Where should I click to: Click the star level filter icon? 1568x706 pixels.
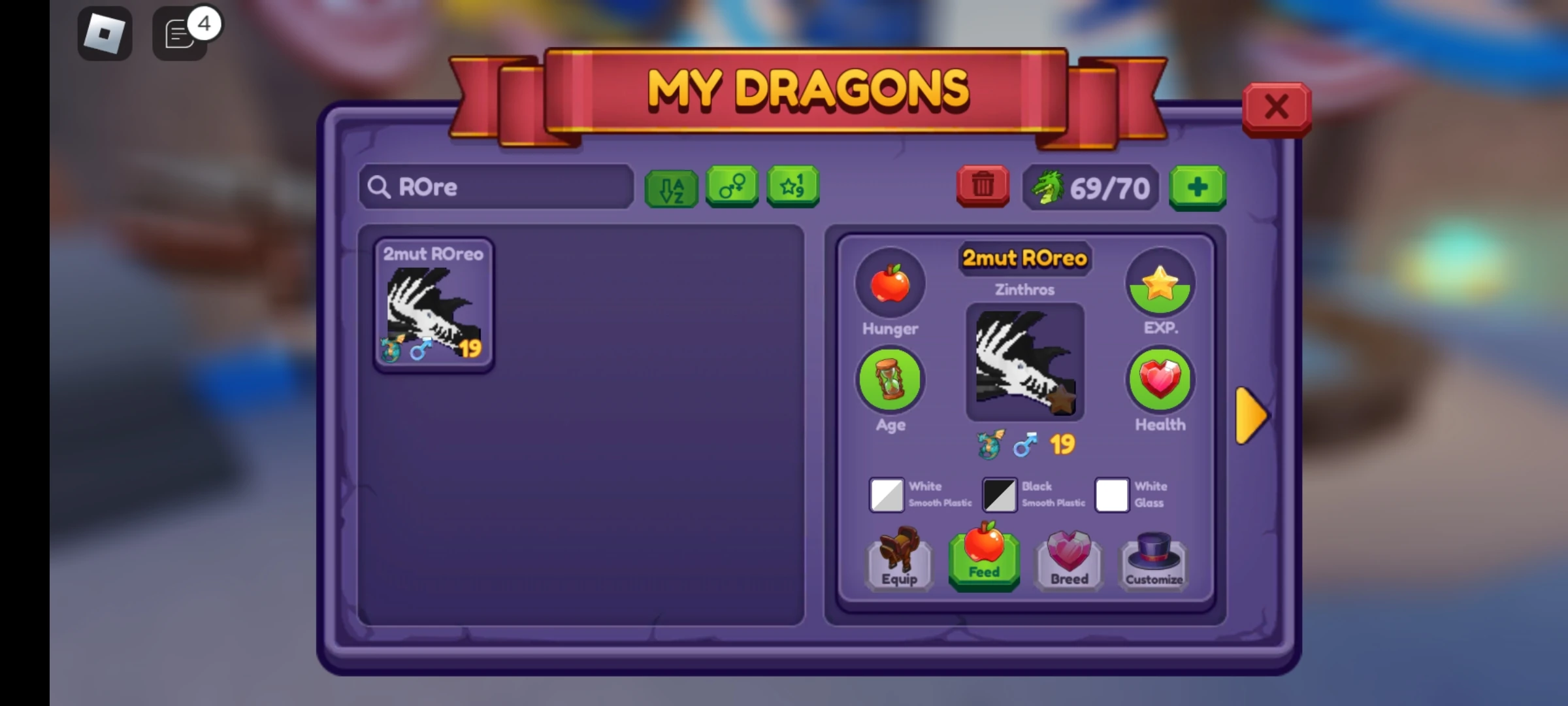click(792, 188)
